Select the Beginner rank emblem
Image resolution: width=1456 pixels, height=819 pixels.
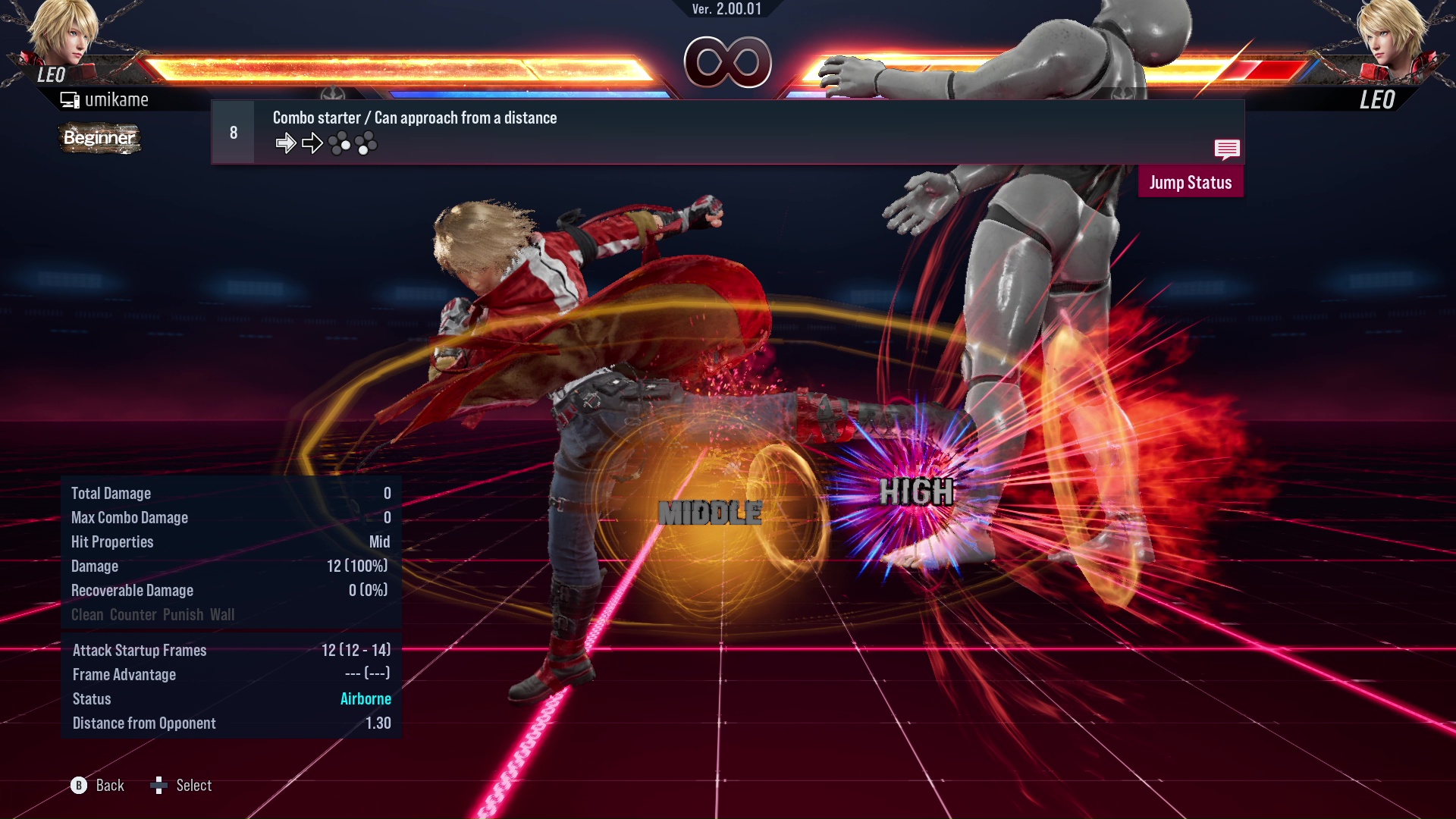[99, 139]
